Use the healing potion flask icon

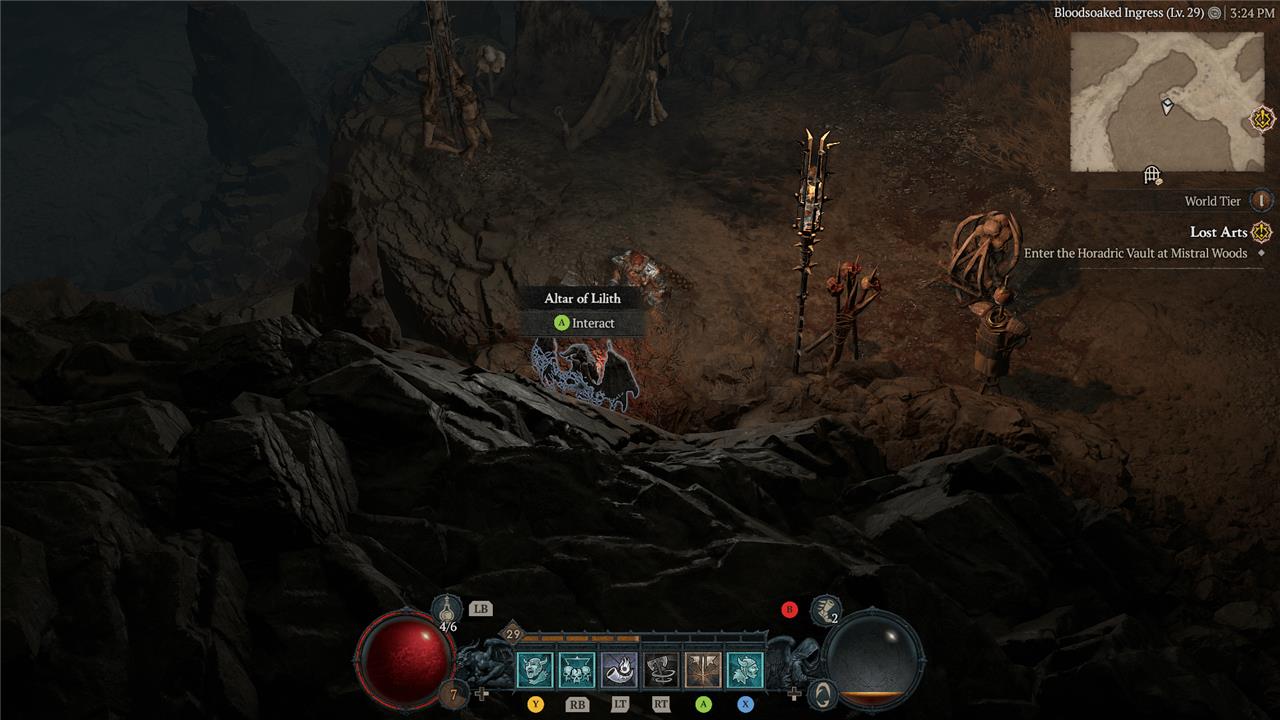[447, 609]
